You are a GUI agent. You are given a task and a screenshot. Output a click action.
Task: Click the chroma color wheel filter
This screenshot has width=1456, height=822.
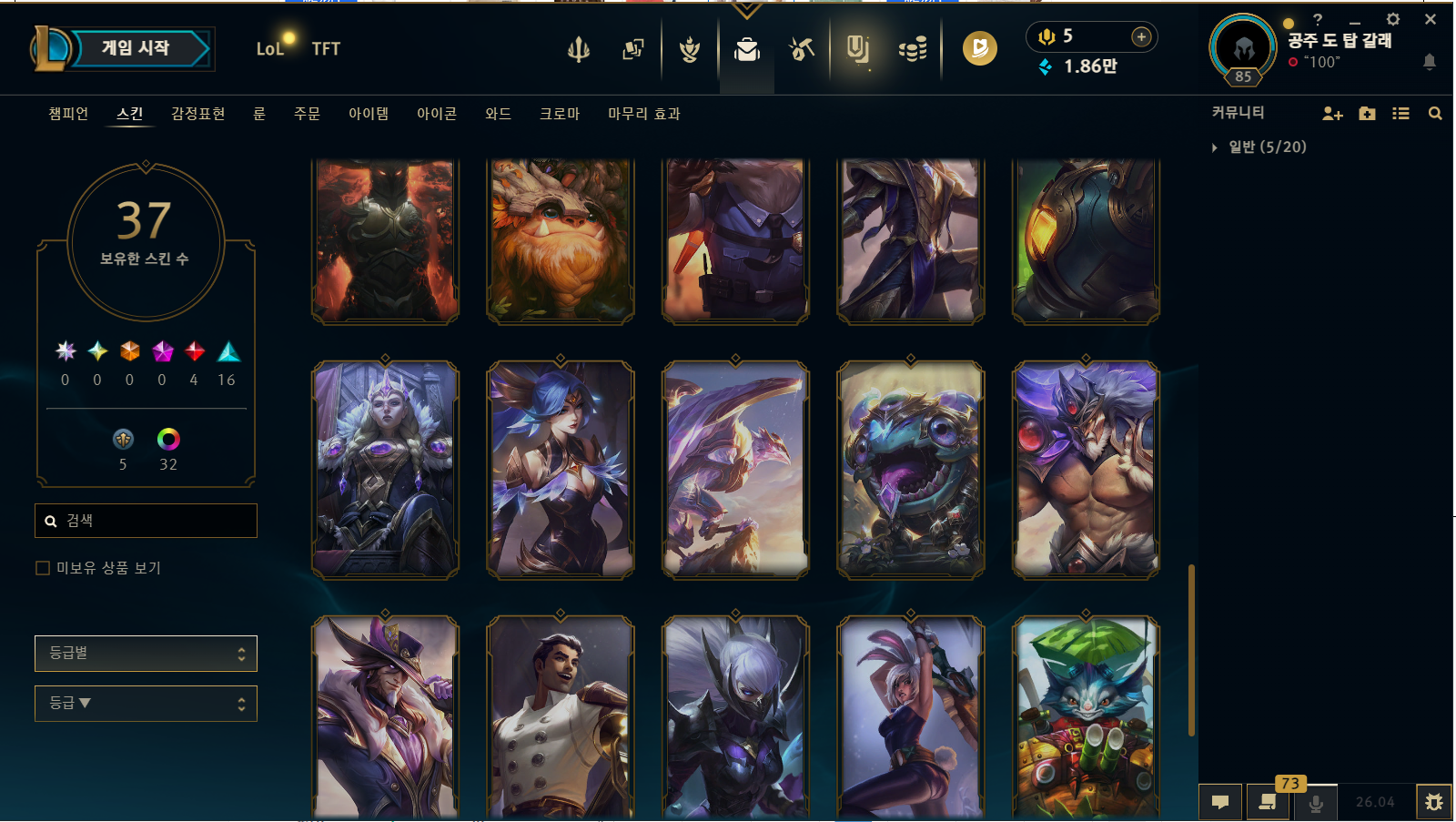[168, 441]
